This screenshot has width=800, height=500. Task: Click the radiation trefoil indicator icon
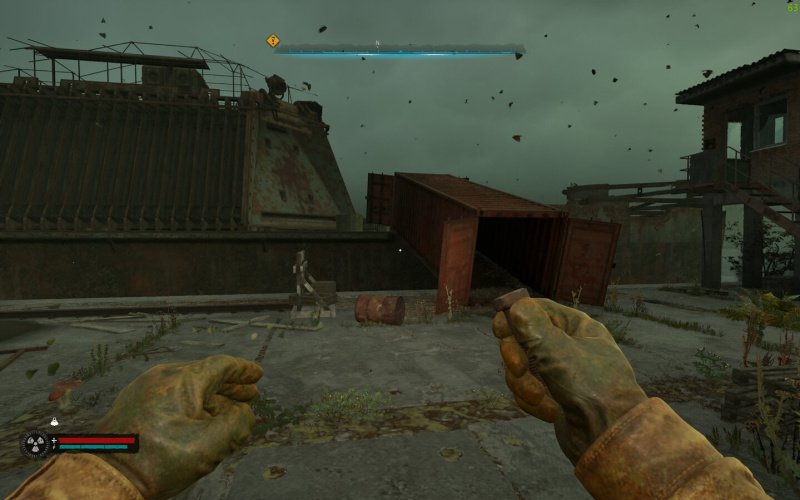[36, 443]
